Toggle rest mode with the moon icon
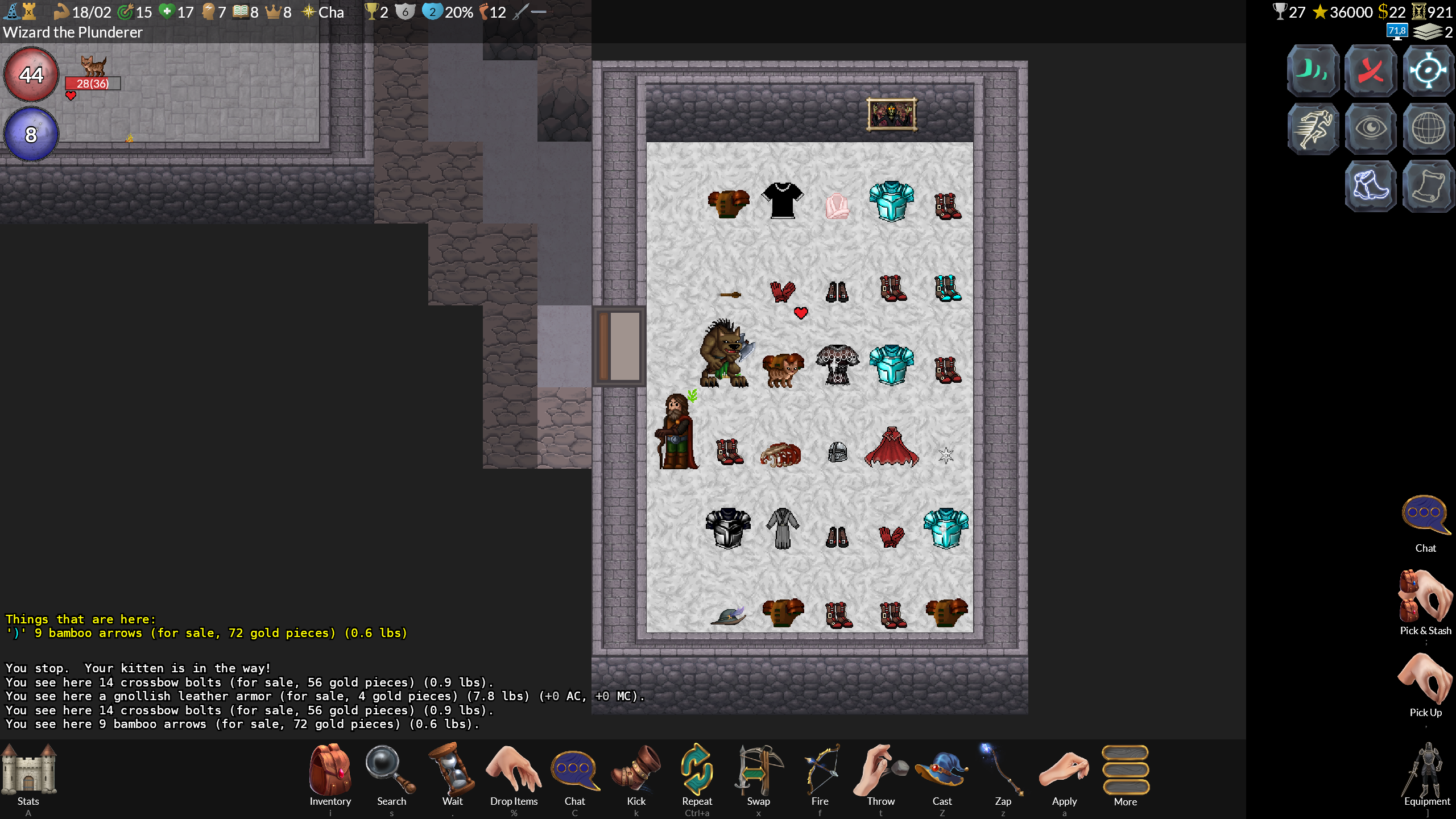Image resolution: width=1456 pixels, height=819 pixels. click(1313, 71)
